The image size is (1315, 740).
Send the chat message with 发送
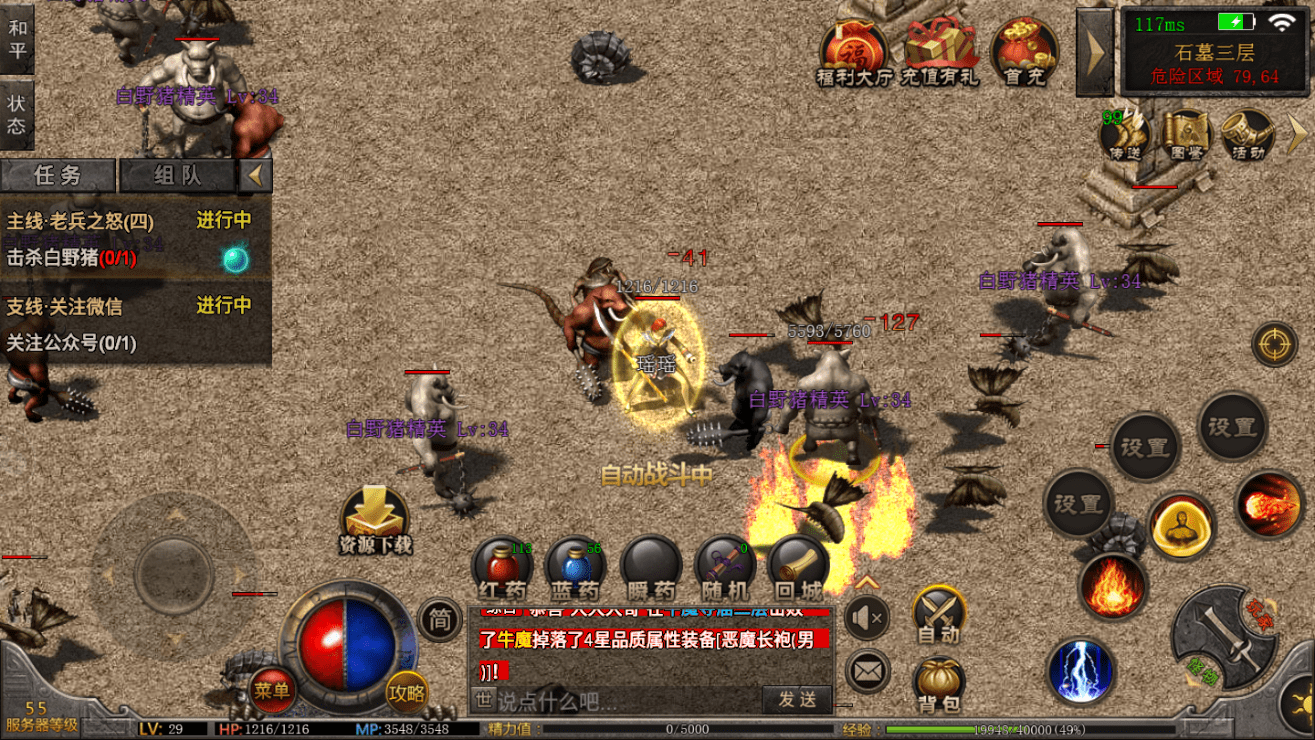pyautogui.click(x=797, y=699)
